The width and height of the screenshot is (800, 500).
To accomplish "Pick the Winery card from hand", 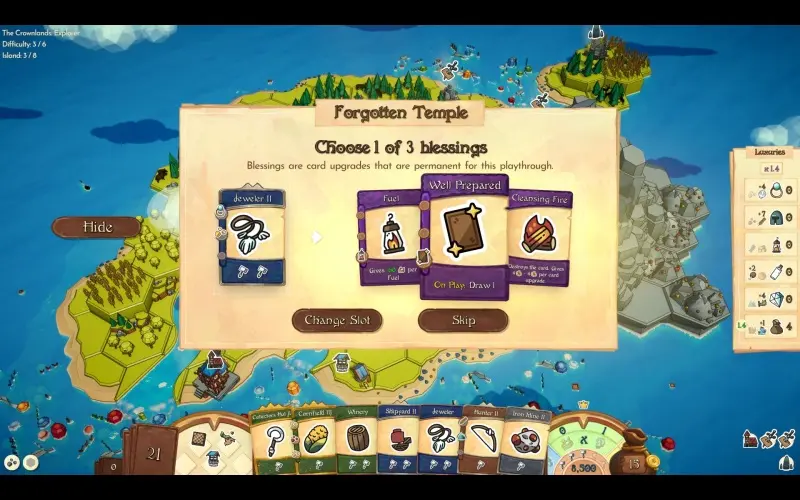I will click(x=357, y=440).
